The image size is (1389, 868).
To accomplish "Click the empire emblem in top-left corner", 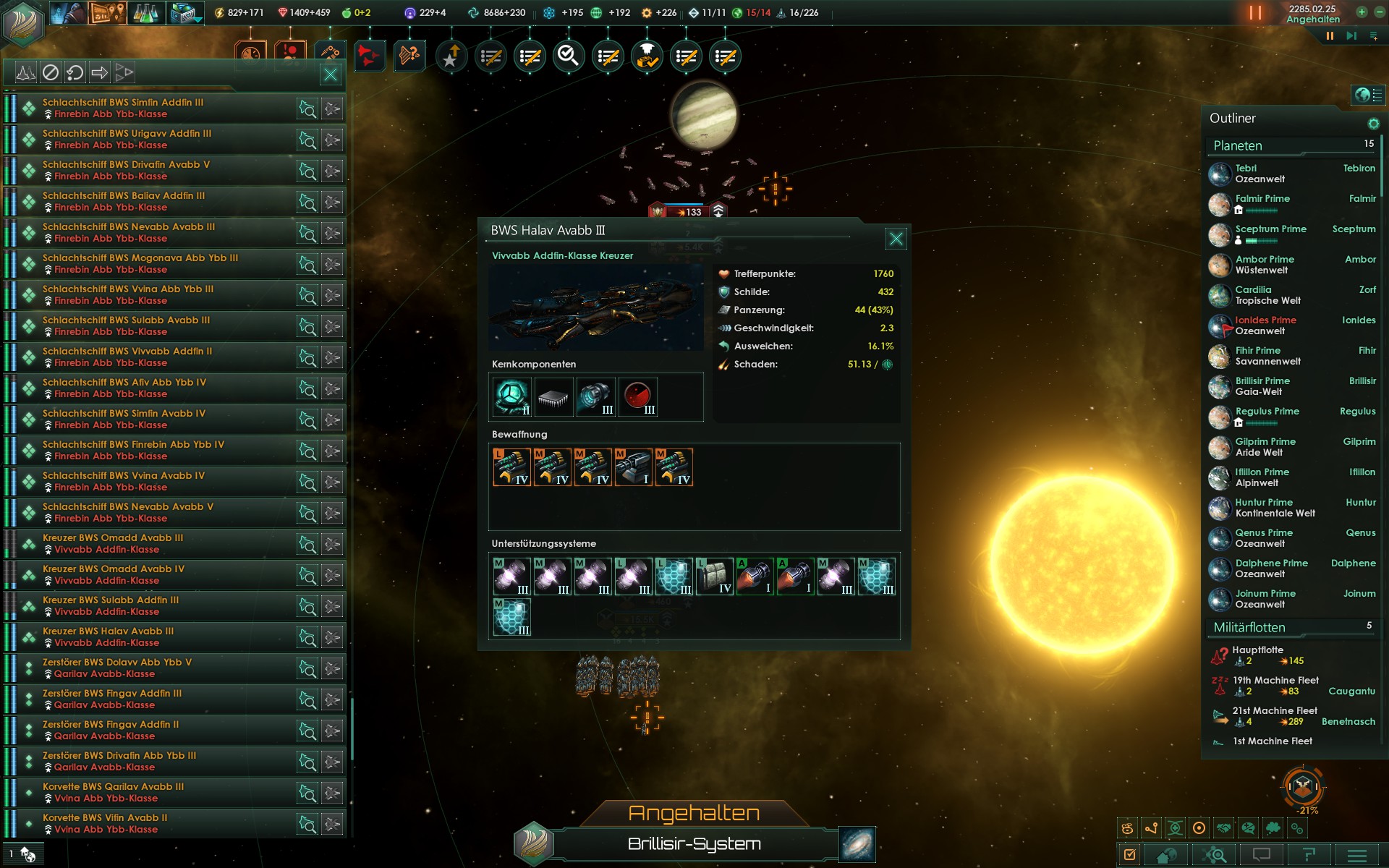I will point(23,22).
